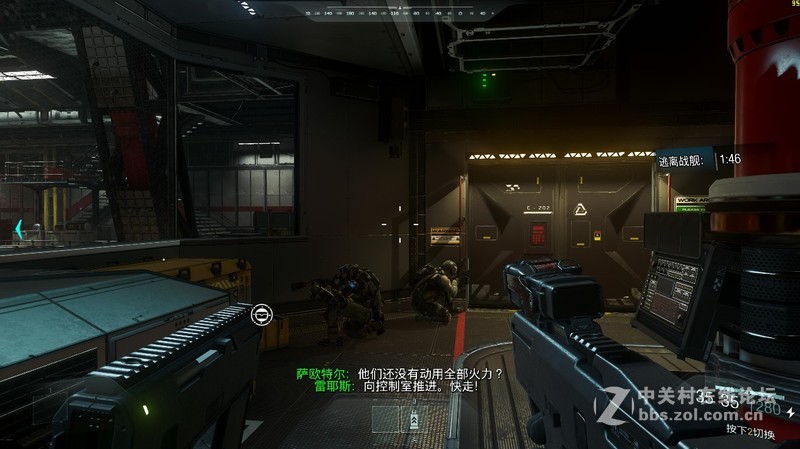This screenshot has width=800, height=449.
Task: Open the escape warship objective tracker
Action: (x=699, y=159)
